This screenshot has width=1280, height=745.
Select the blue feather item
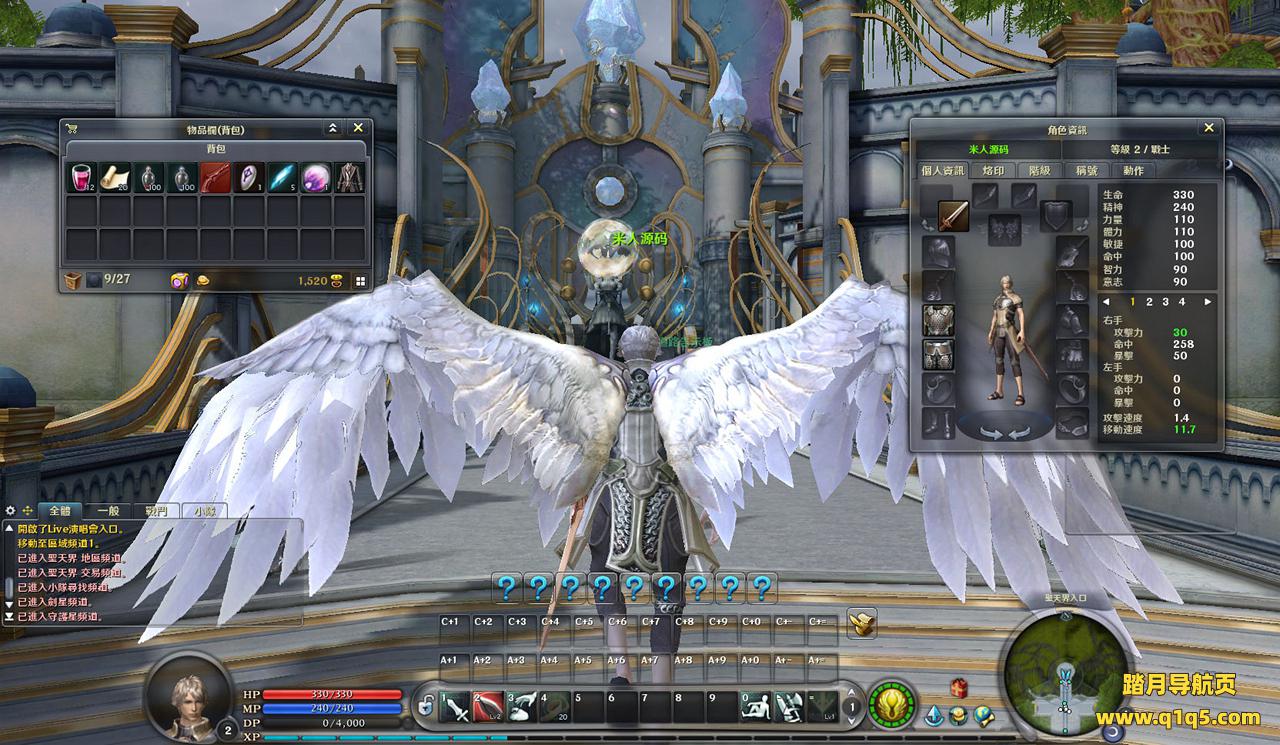282,178
